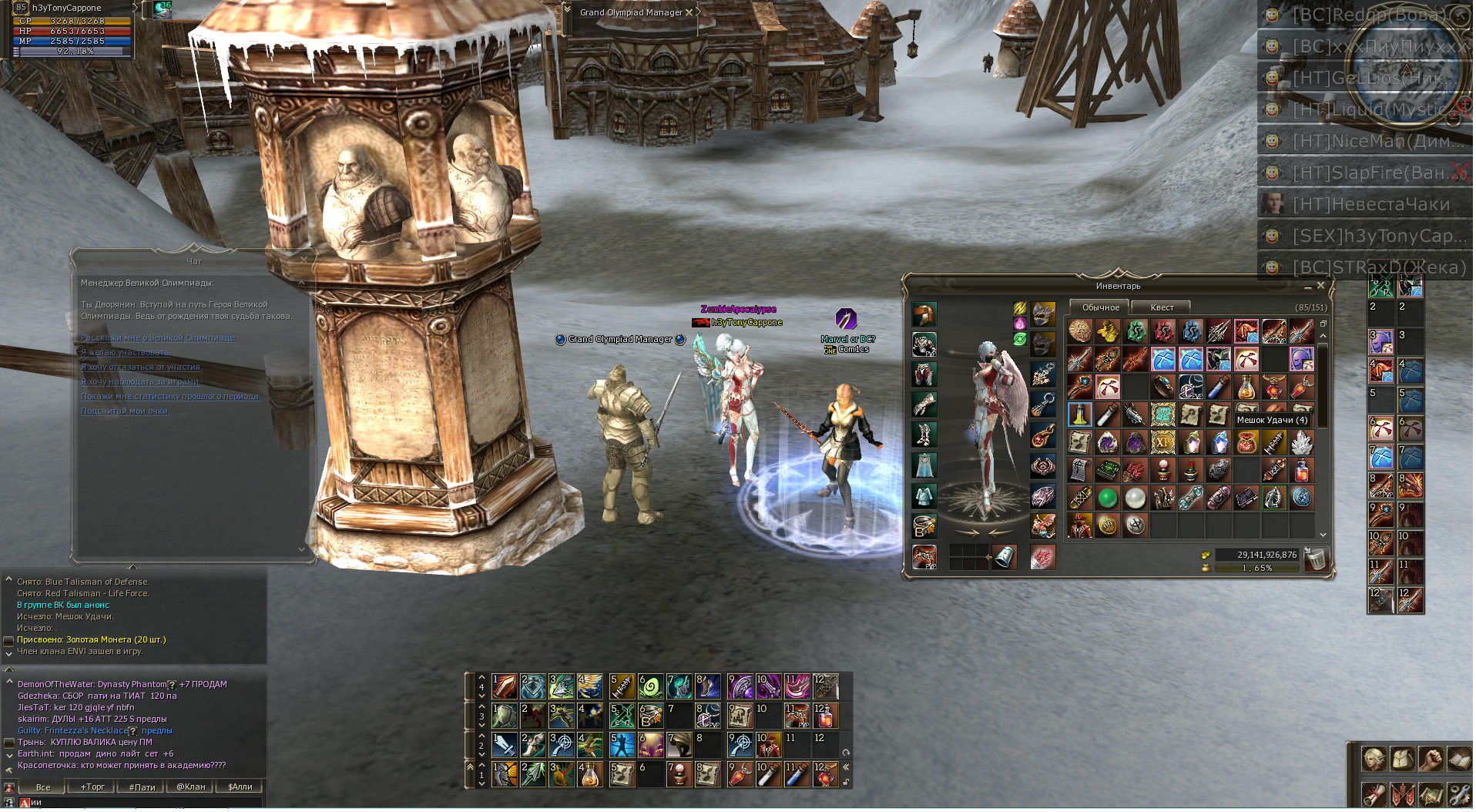The height and width of the screenshot is (812, 1476).
Task: Use the green swirl skill on hotbar
Action: pyautogui.click(x=650, y=686)
